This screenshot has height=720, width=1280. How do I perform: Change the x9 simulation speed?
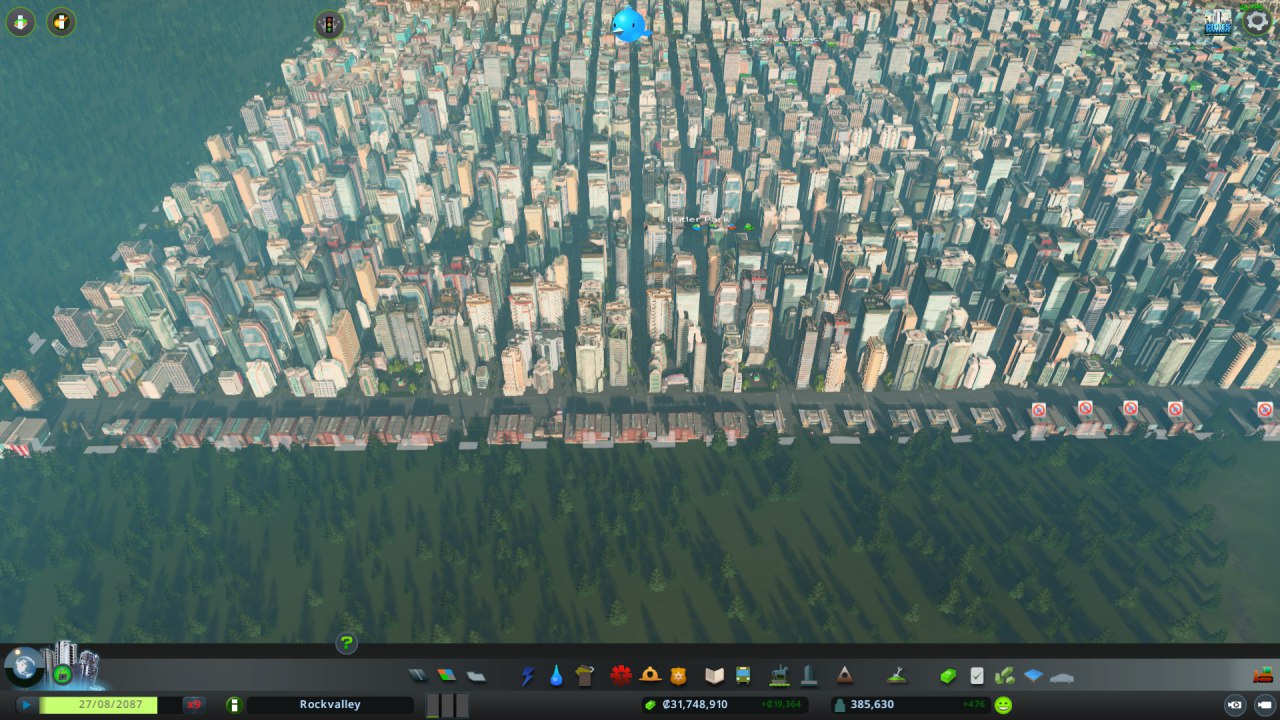pos(194,705)
